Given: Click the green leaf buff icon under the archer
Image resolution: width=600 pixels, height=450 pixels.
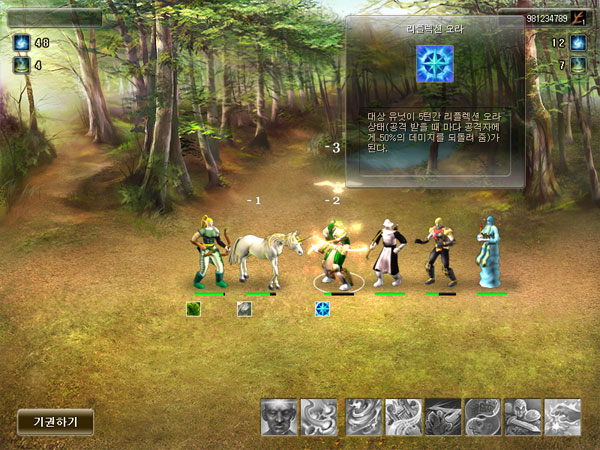Looking at the screenshot, I should [x=194, y=309].
